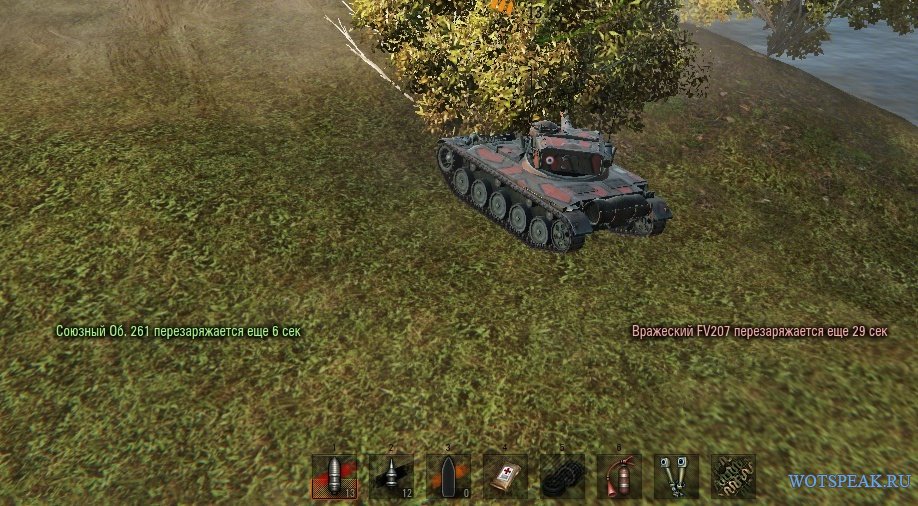Use the repair kit track consumable

coord(562,475)
